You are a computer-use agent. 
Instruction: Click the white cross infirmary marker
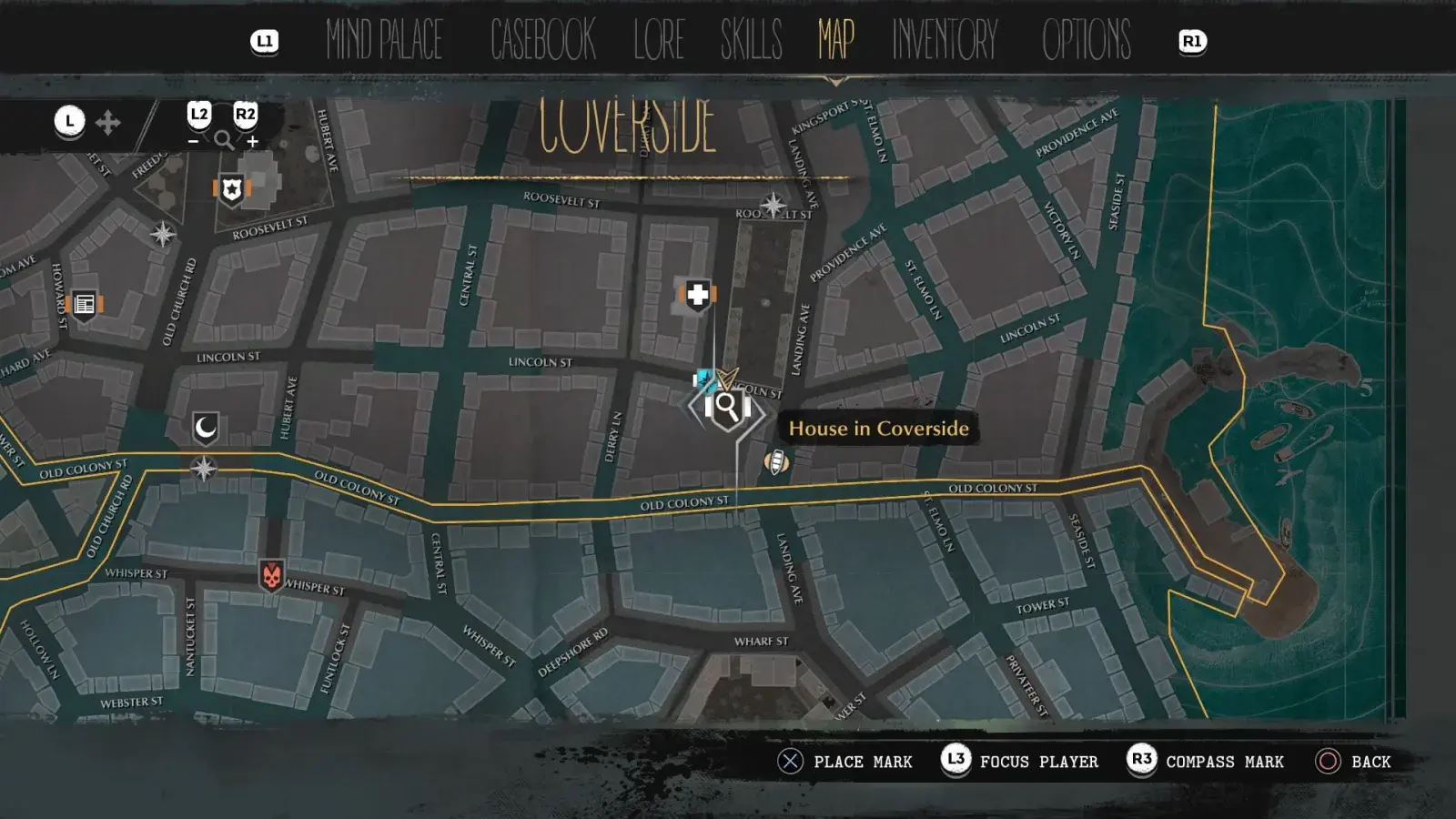click(698, 295)
